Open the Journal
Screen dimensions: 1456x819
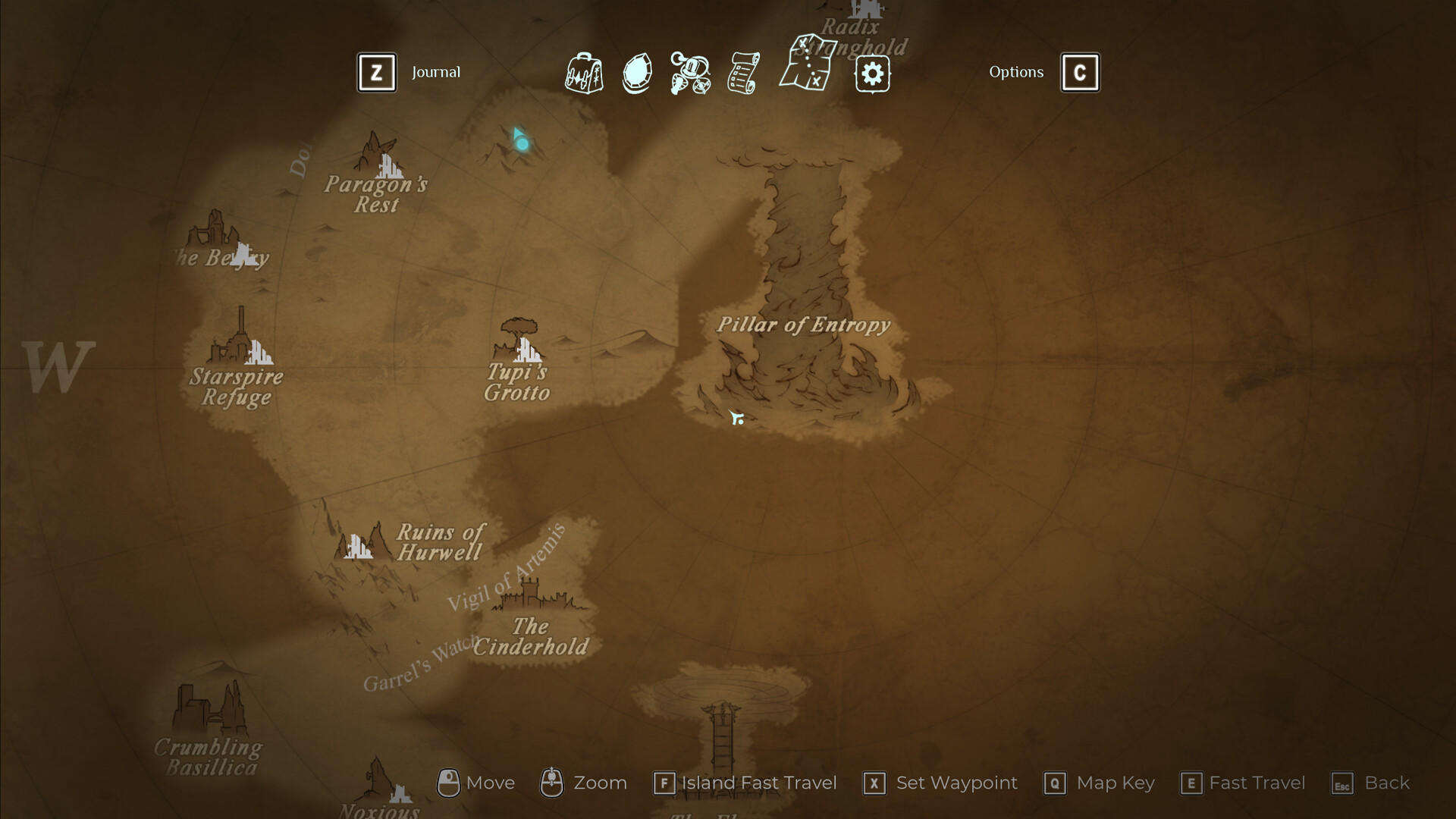436,73
